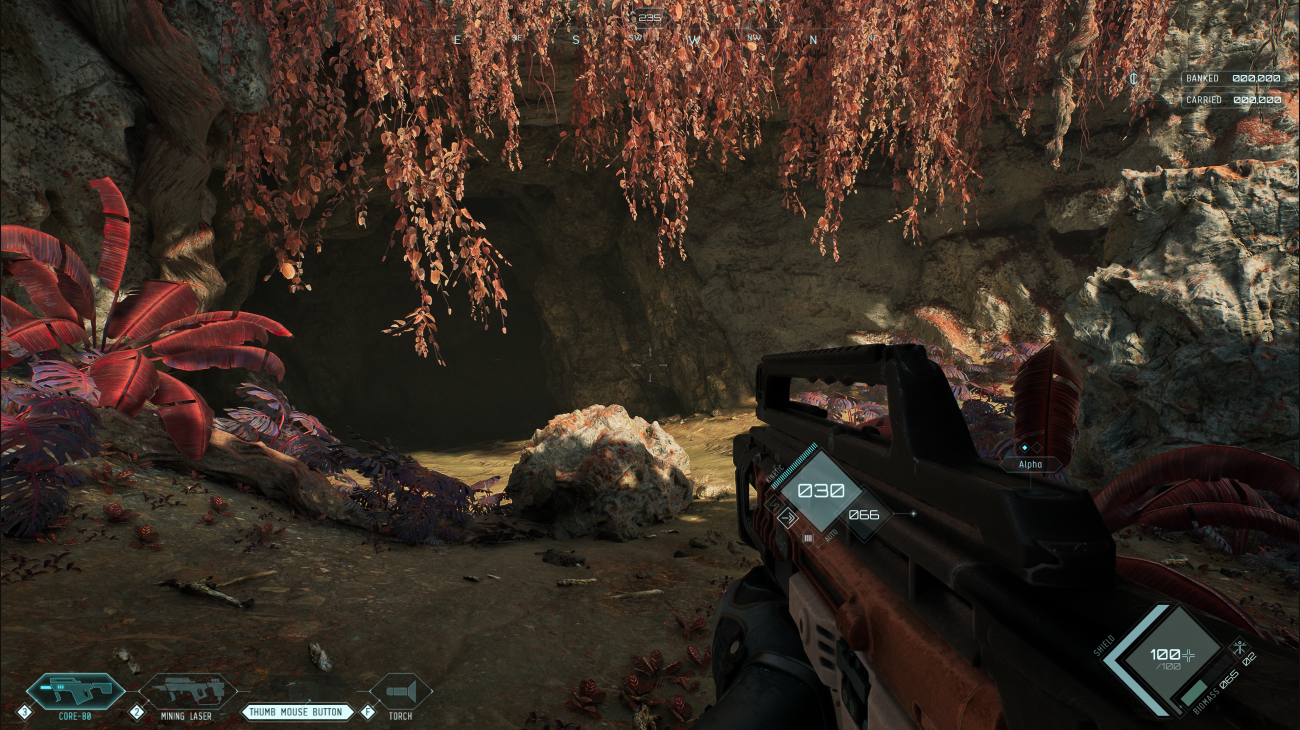
Task: Click the biomass character icon
Action: click(x=1240, y=646)
